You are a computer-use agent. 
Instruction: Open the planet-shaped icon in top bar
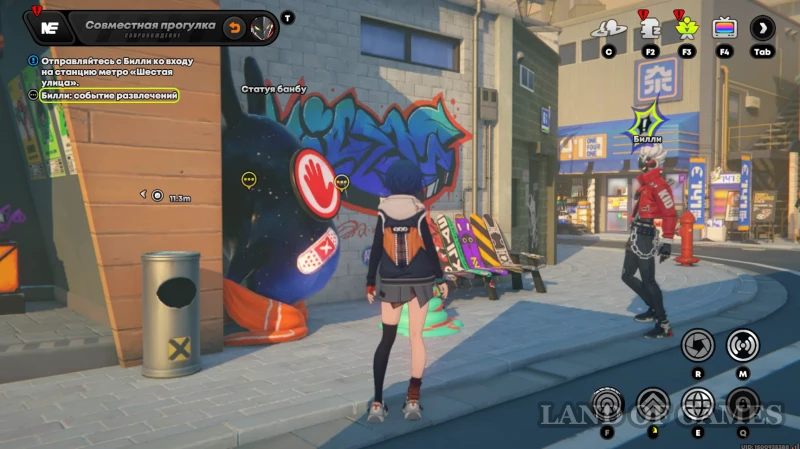pos(608,28)
